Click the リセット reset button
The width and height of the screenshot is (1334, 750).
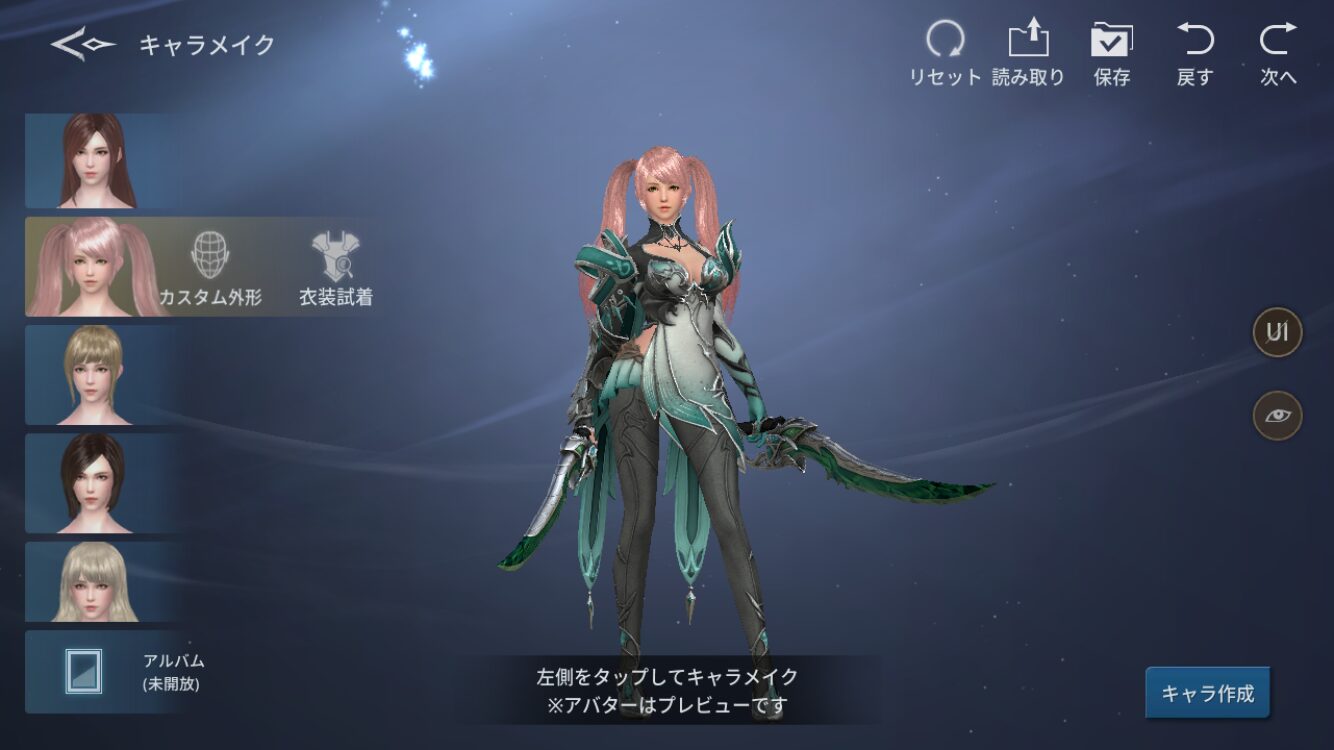point(944,54)
